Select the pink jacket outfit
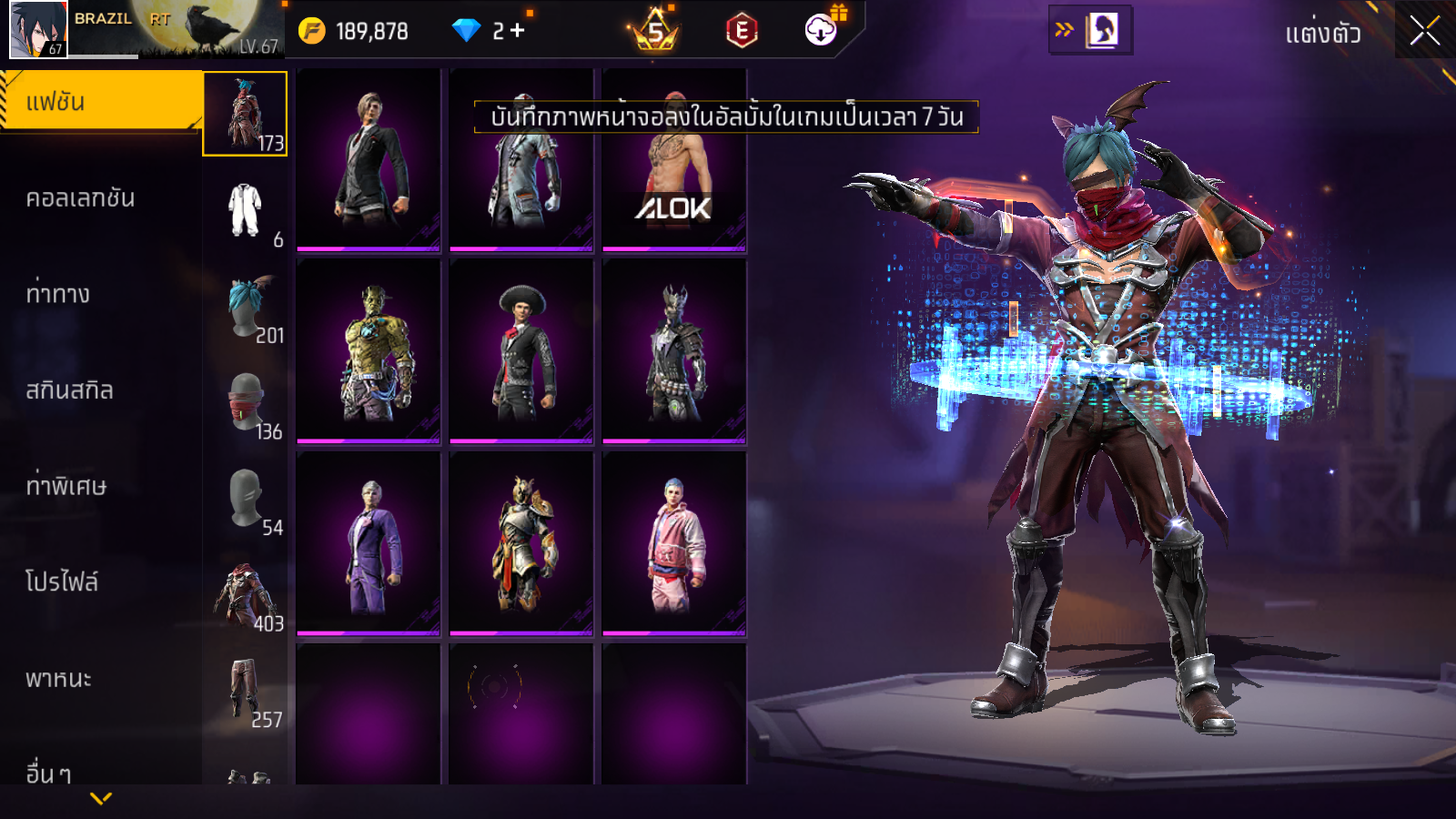Viewport: 1456px width, 819px height. click(674, 543)
